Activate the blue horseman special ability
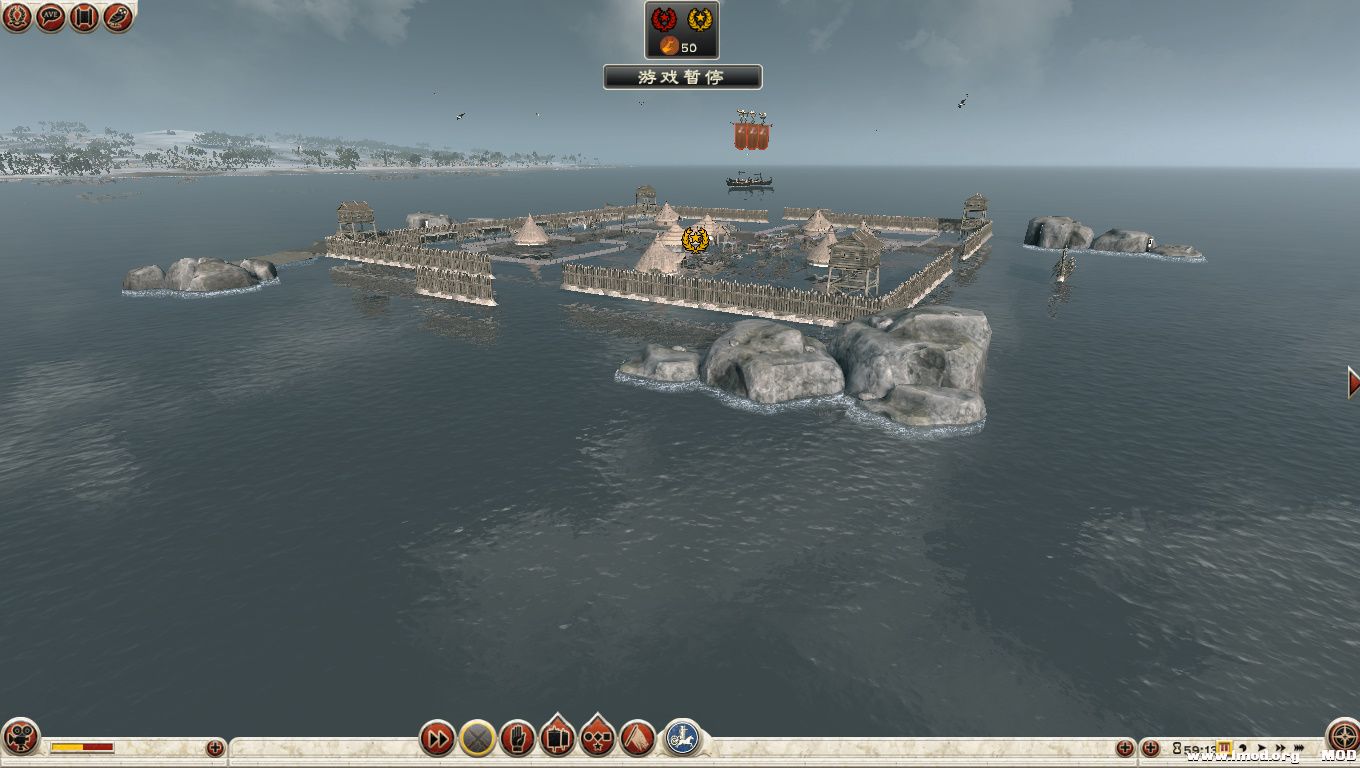 [683, 738]
